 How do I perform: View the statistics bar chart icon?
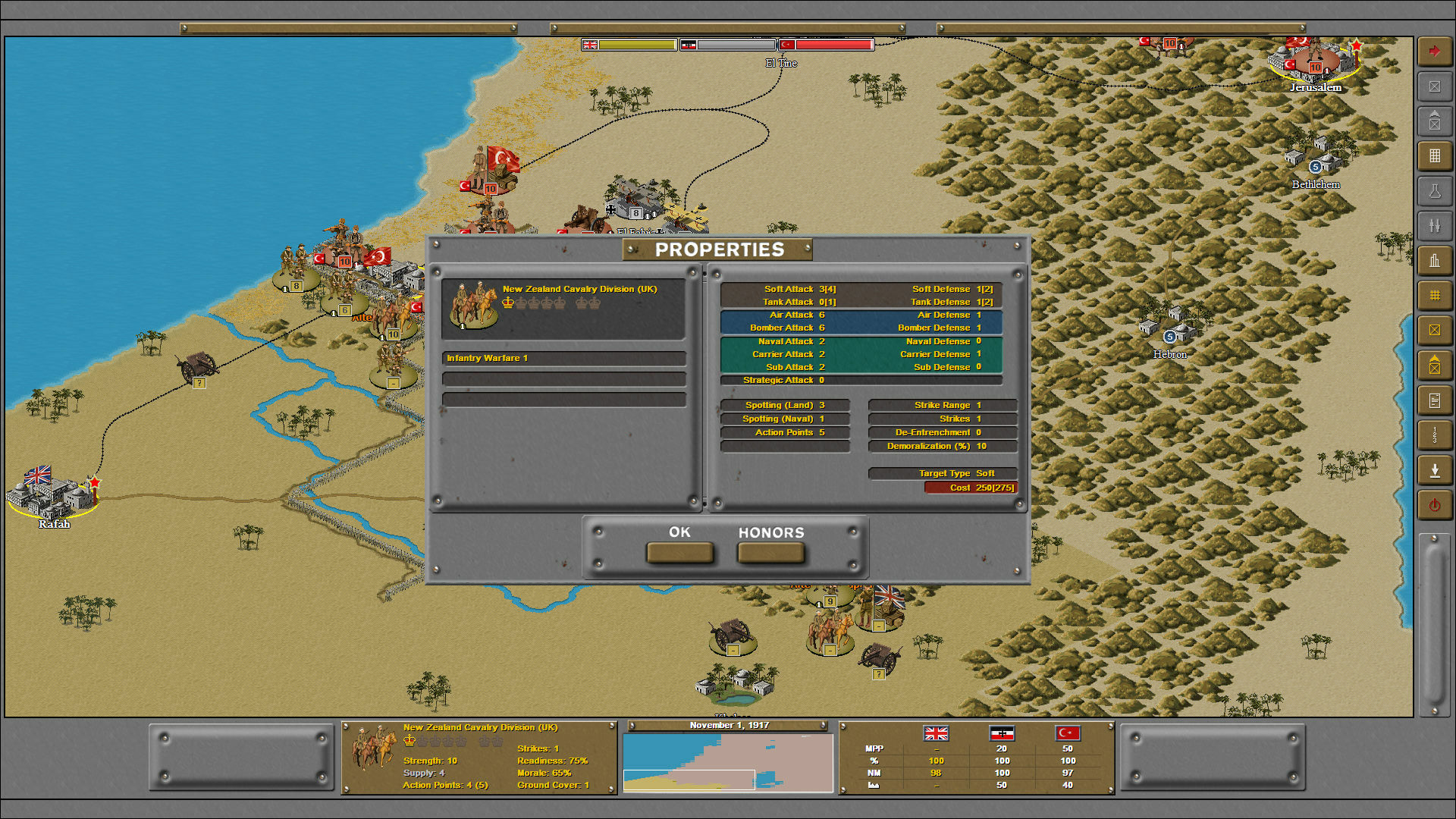point(1435,260)
